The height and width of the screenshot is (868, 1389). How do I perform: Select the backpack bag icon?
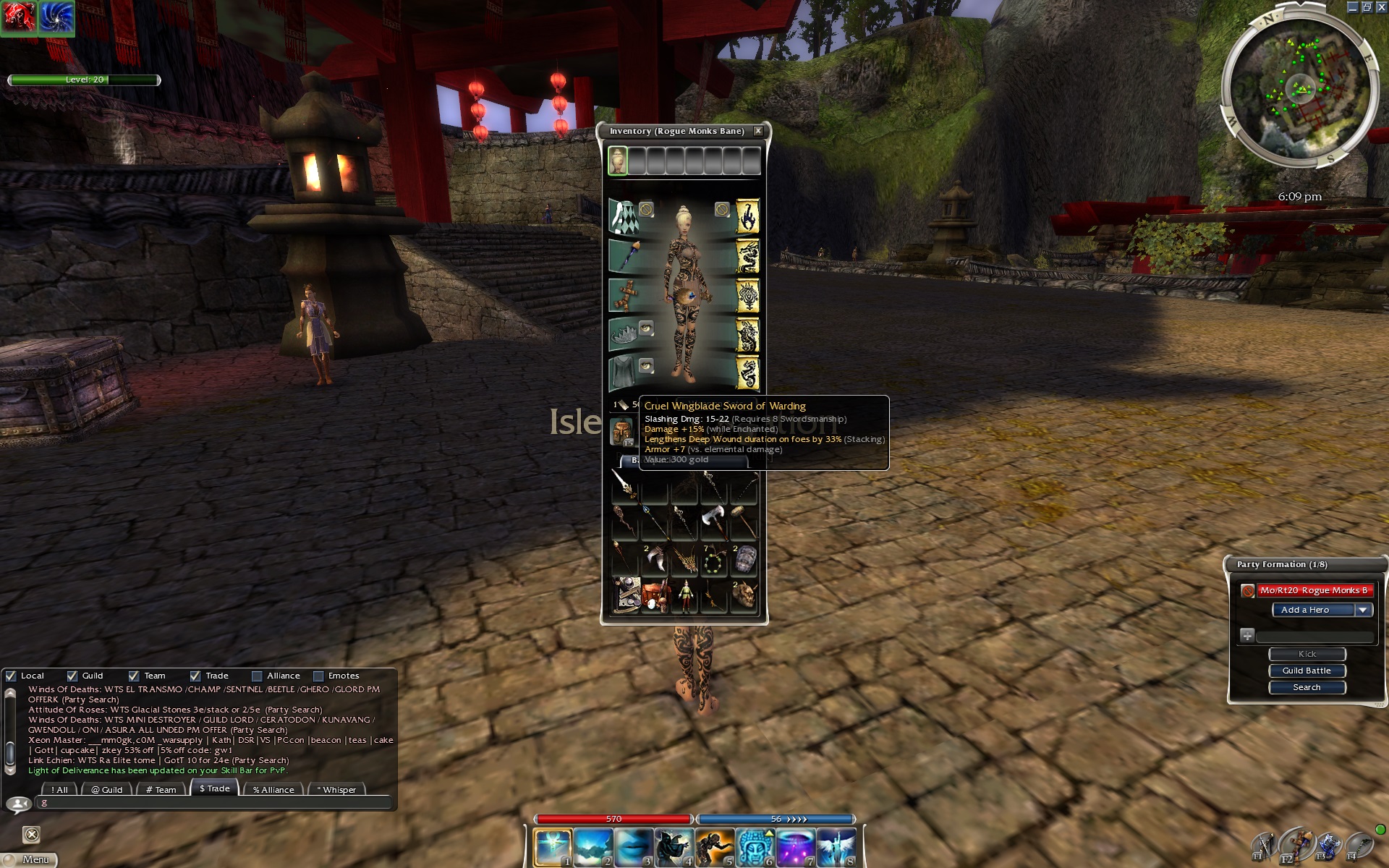[621, 432]
